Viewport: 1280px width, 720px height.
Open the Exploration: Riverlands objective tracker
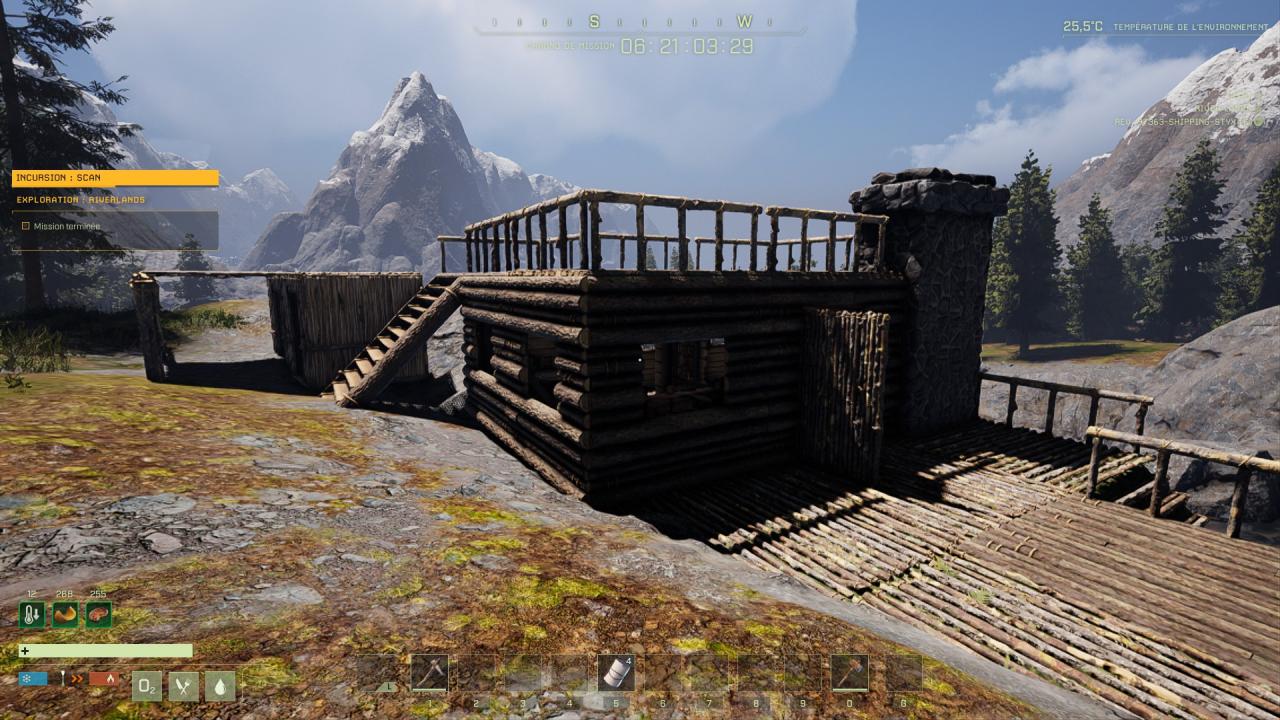click(x=82, y=200)
